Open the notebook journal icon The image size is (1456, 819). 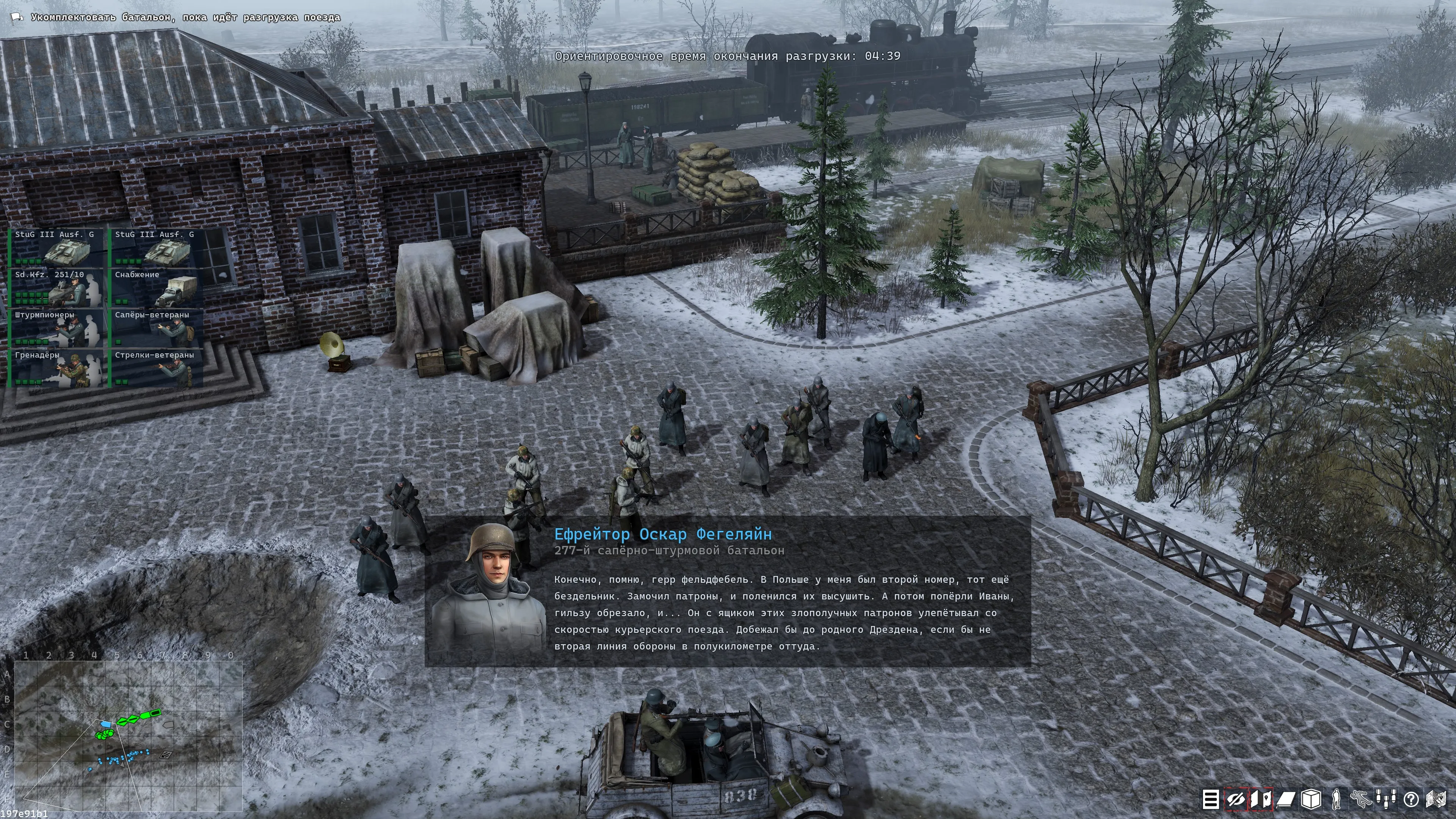coord(1286,800)
